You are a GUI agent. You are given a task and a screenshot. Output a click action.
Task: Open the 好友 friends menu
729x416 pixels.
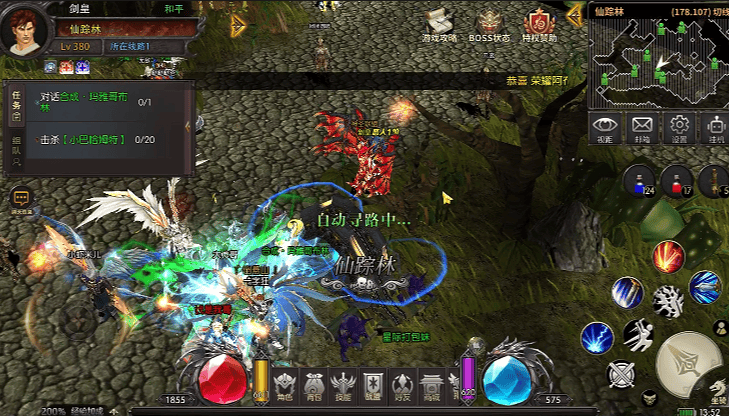(402, 386)
